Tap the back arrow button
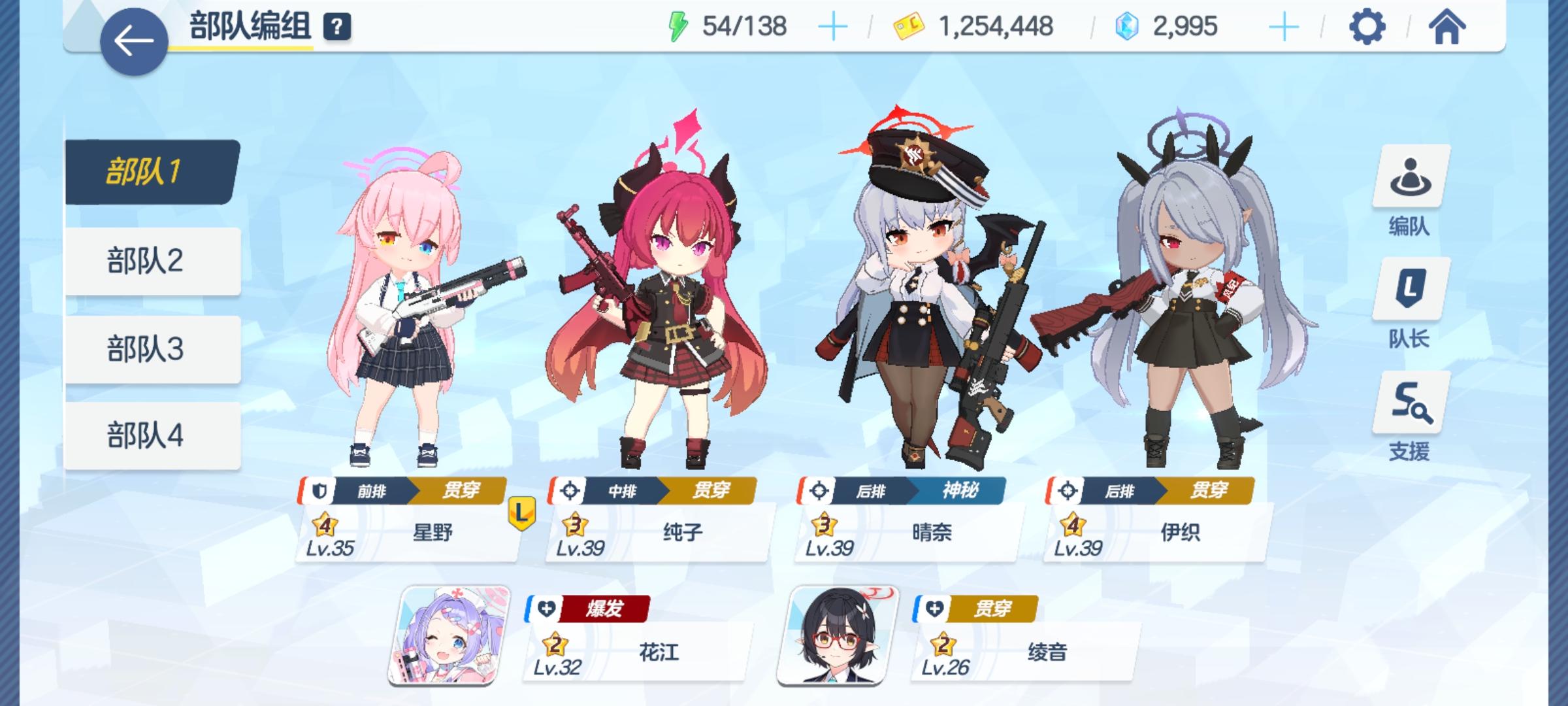Screen dimensions: 1568x706 (x=133, y=41)
